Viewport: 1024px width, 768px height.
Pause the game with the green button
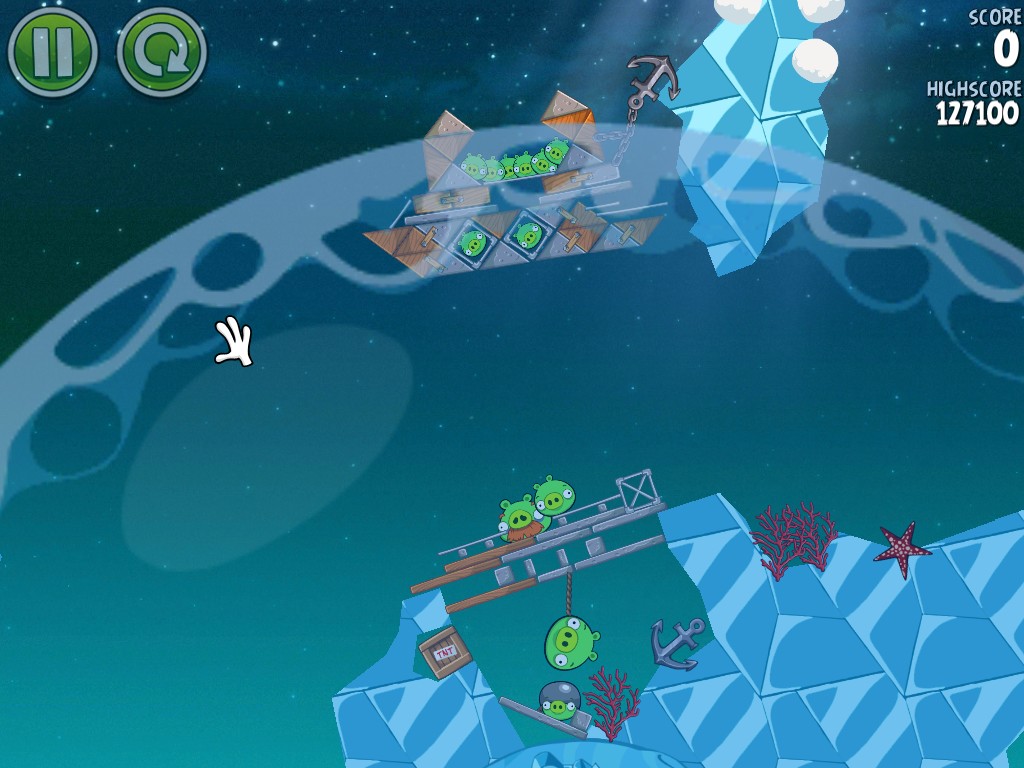(x=52, y=50)
